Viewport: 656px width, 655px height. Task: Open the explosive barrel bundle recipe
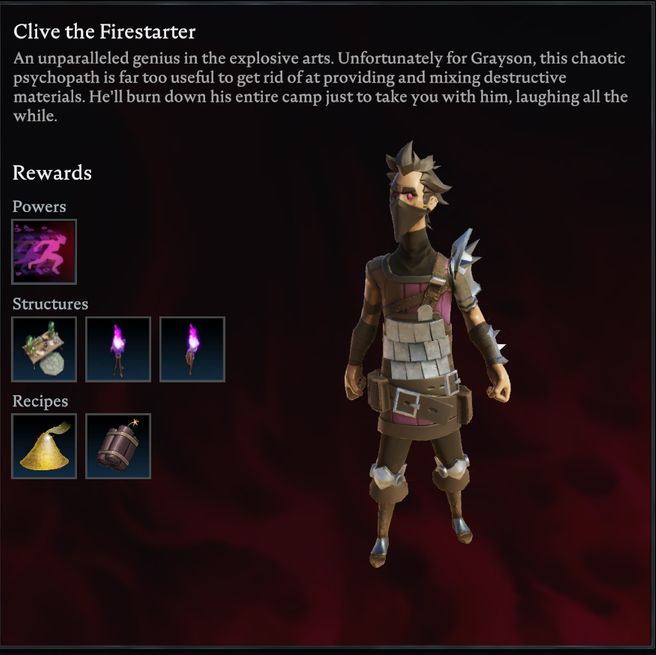[118, 446]
